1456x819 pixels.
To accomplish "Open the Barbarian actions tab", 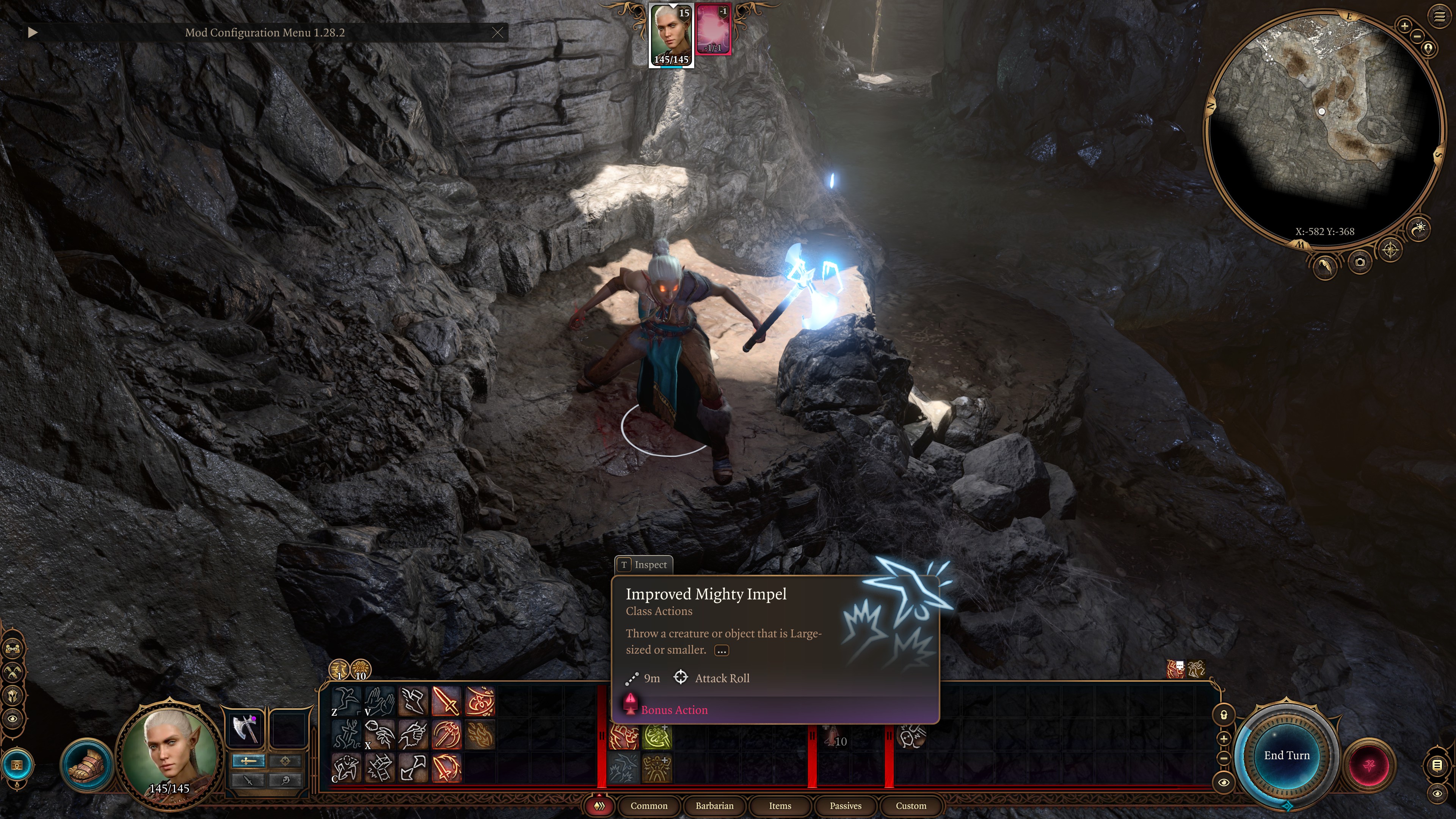I will [x=714, y=805].
